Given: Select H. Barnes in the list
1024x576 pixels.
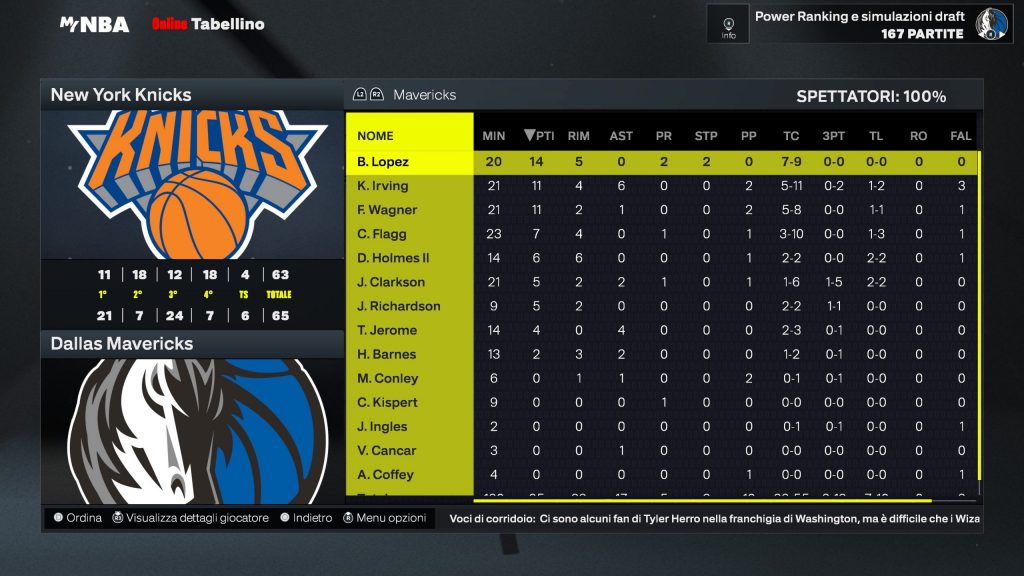Looking at the screenshot, I should click(x=387, y=354).
